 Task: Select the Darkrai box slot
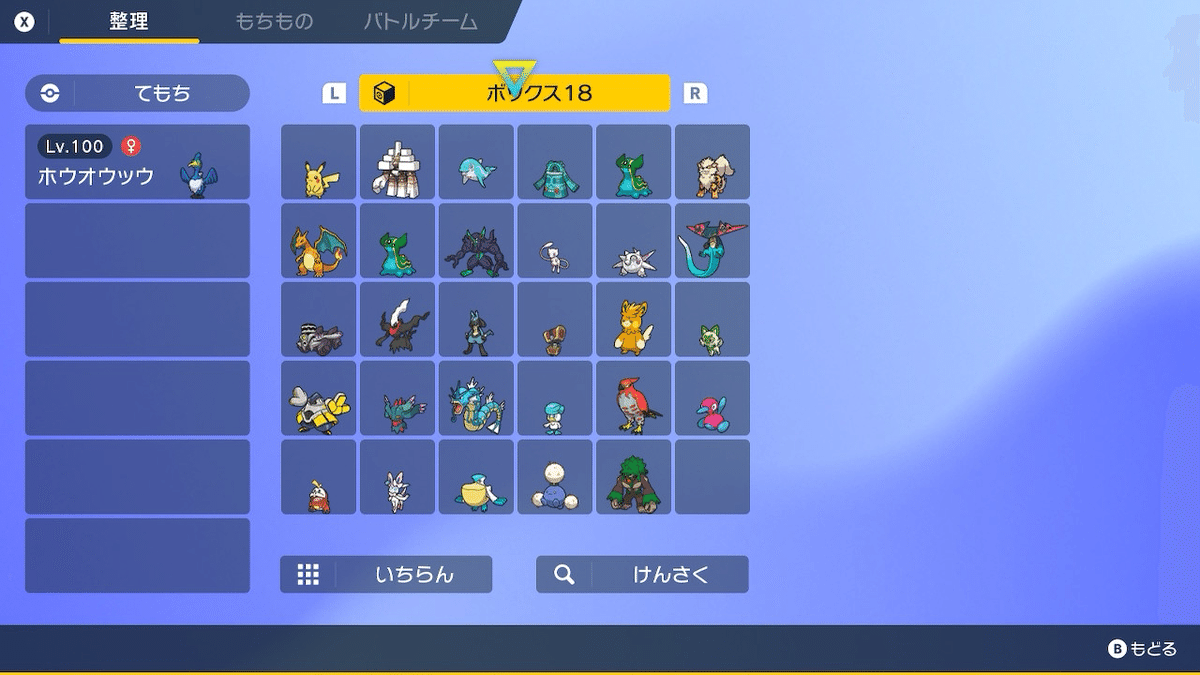397,320
